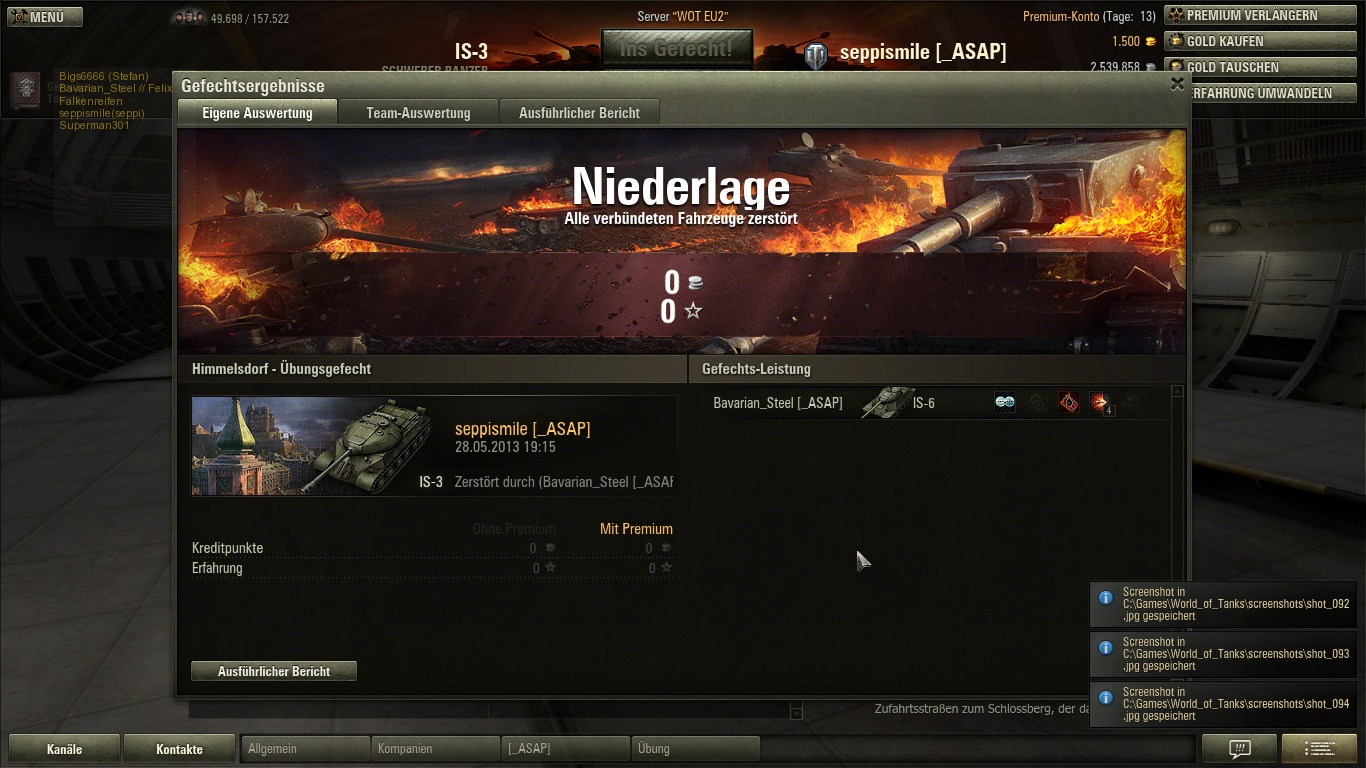This screenshot has height=768, width=1366.
Task: Switch to the Allgemein chat channel
Action: click(x=305, y=748)
